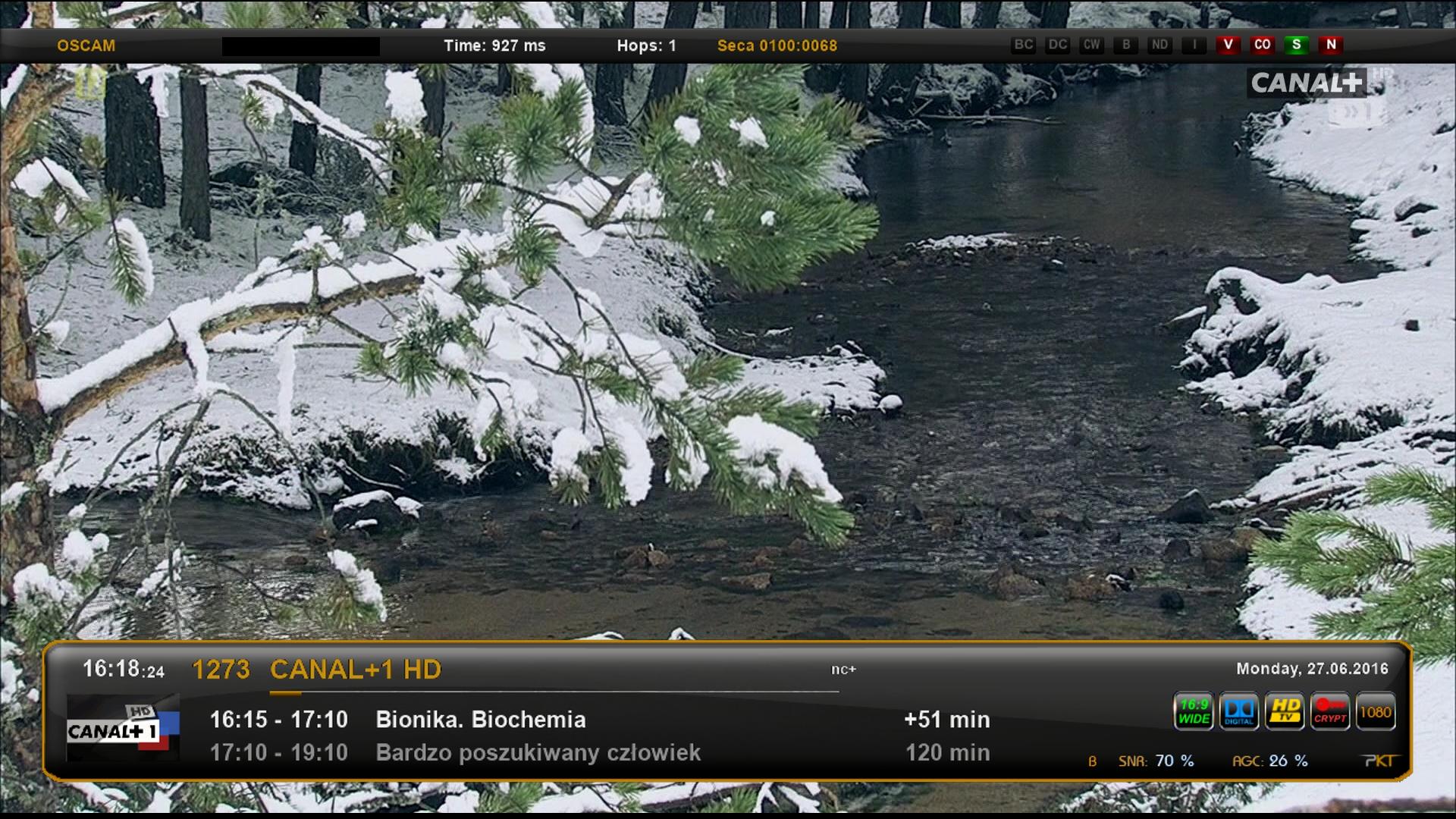Screen dimensions: 1456x819
Task: Click the Hops: 1 statistic
Action: click(647, 45)
